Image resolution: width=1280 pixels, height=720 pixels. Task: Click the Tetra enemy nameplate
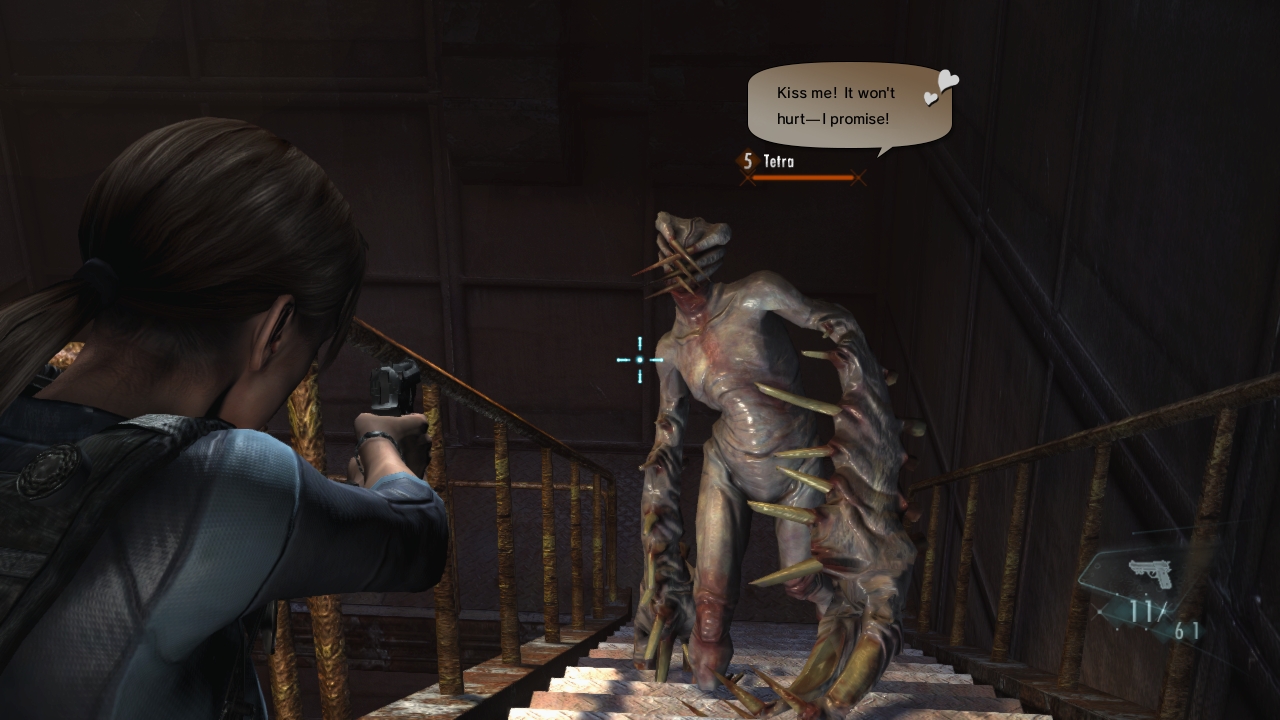coord(779,161)
